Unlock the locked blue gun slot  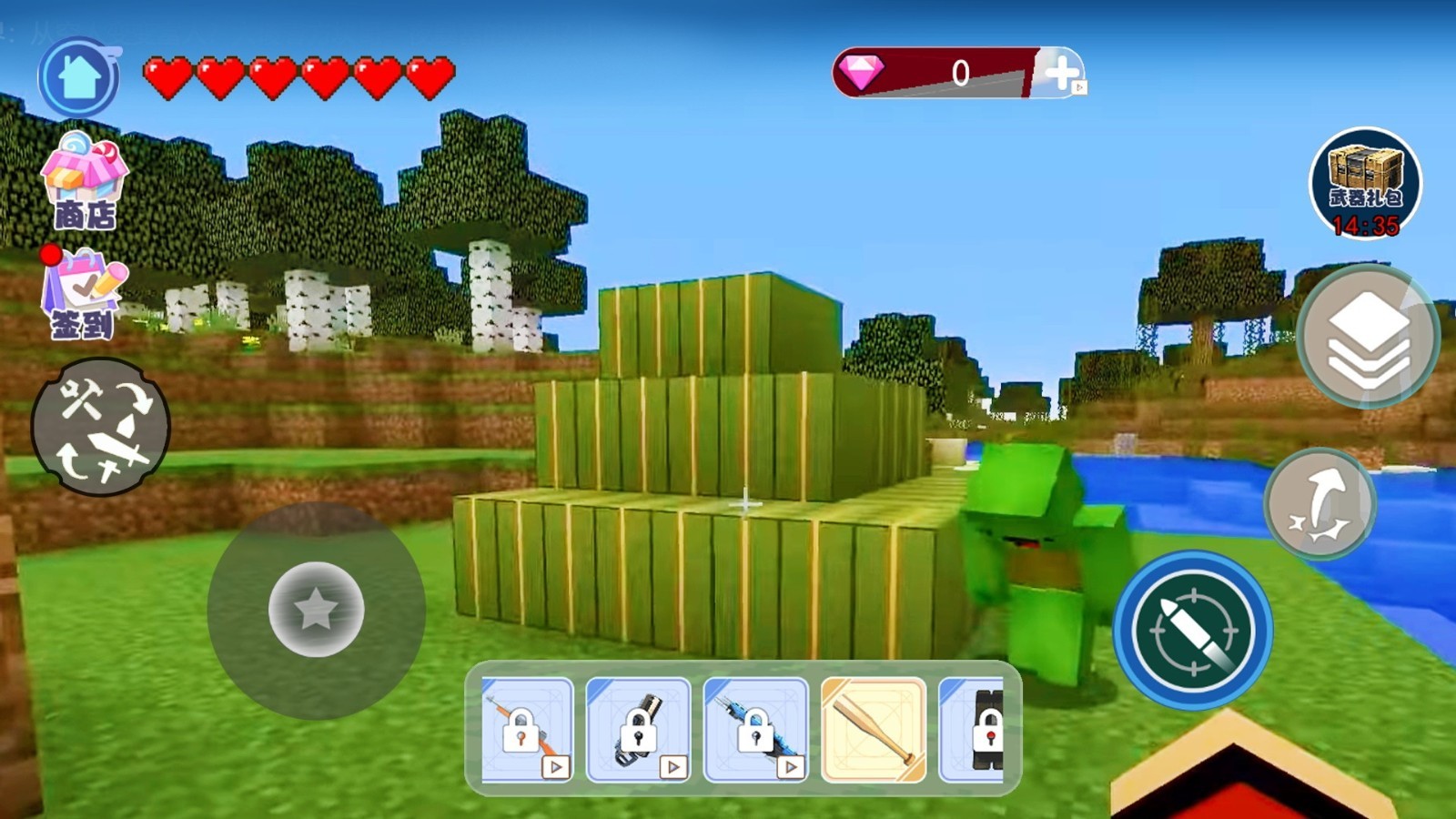pos(755,730)
